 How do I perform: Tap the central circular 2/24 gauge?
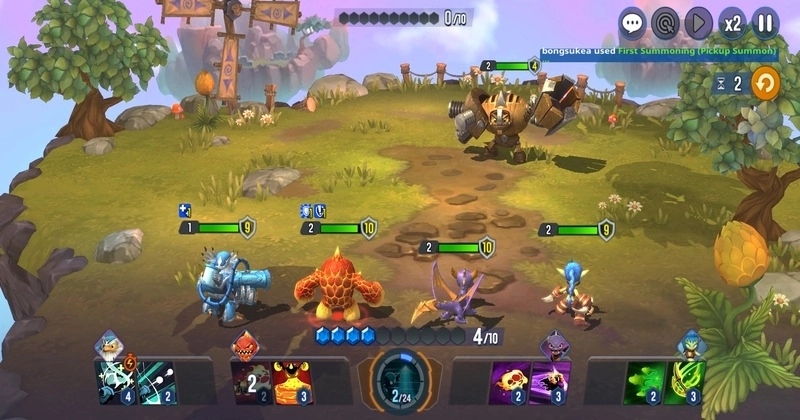point(400,384)
